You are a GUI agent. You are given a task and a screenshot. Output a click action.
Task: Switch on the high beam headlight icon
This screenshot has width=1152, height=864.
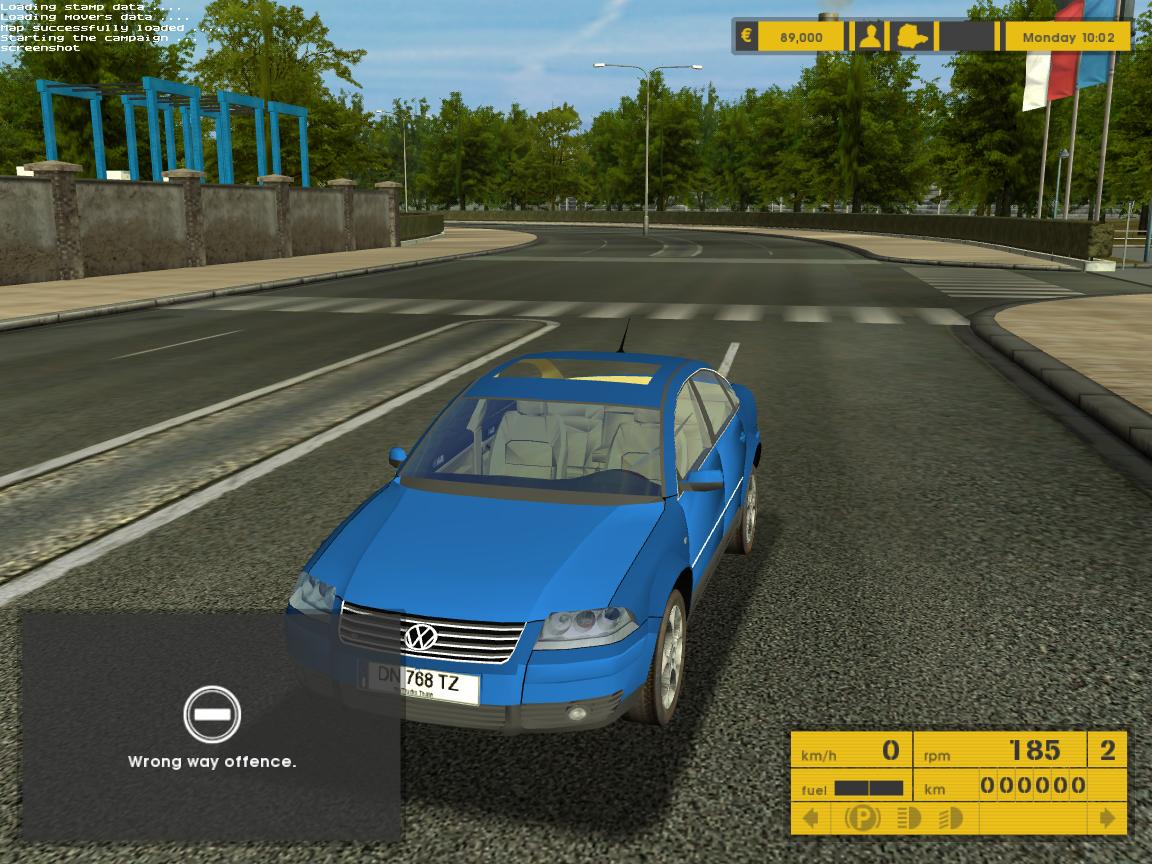909,818
